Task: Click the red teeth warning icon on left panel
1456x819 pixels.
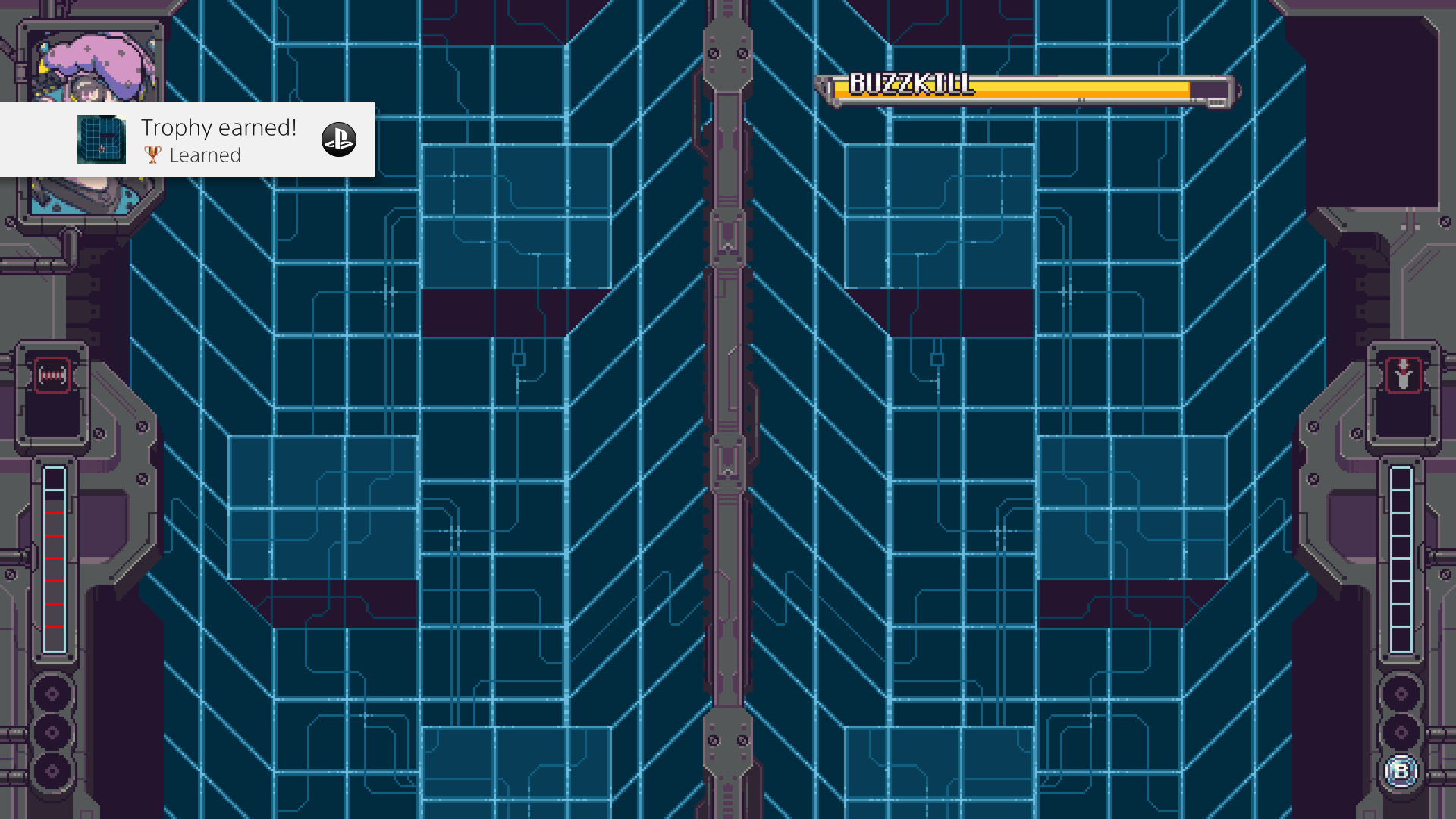Action: (x=51, y=375)
